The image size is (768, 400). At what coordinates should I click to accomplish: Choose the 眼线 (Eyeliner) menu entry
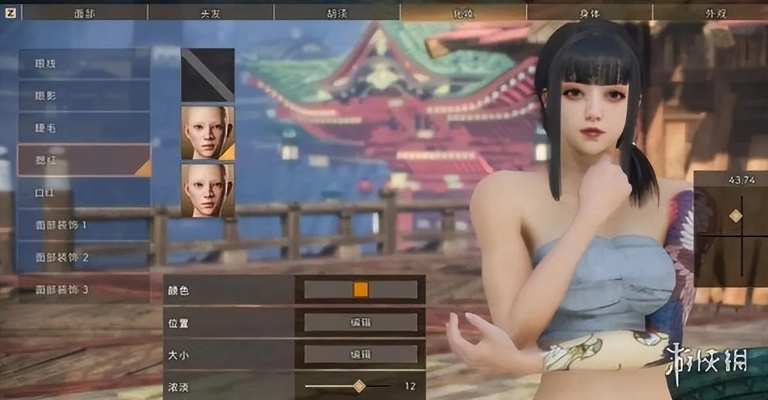[x=84, y=64]
